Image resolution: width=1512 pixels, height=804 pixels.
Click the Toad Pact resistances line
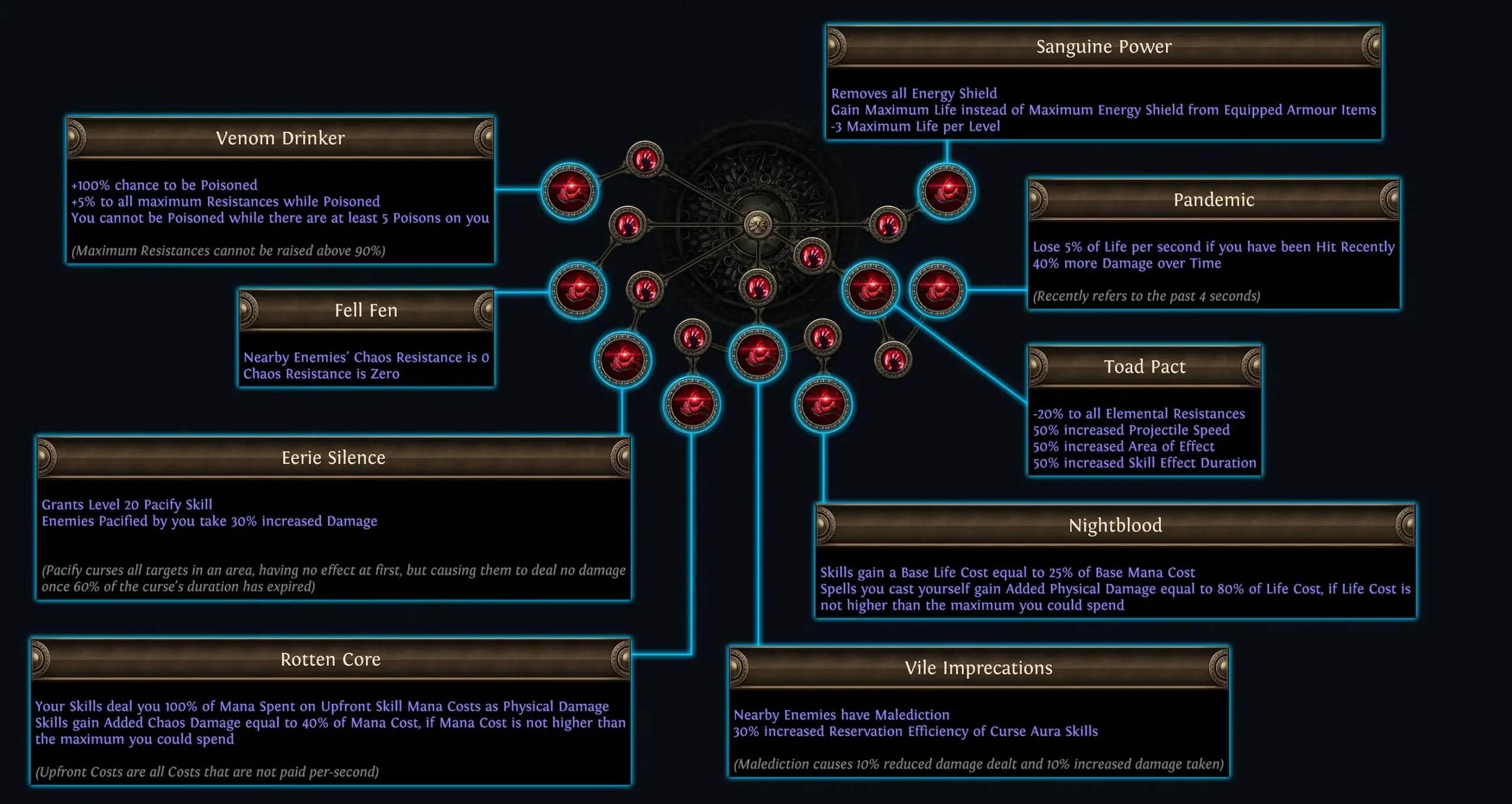1136,414
